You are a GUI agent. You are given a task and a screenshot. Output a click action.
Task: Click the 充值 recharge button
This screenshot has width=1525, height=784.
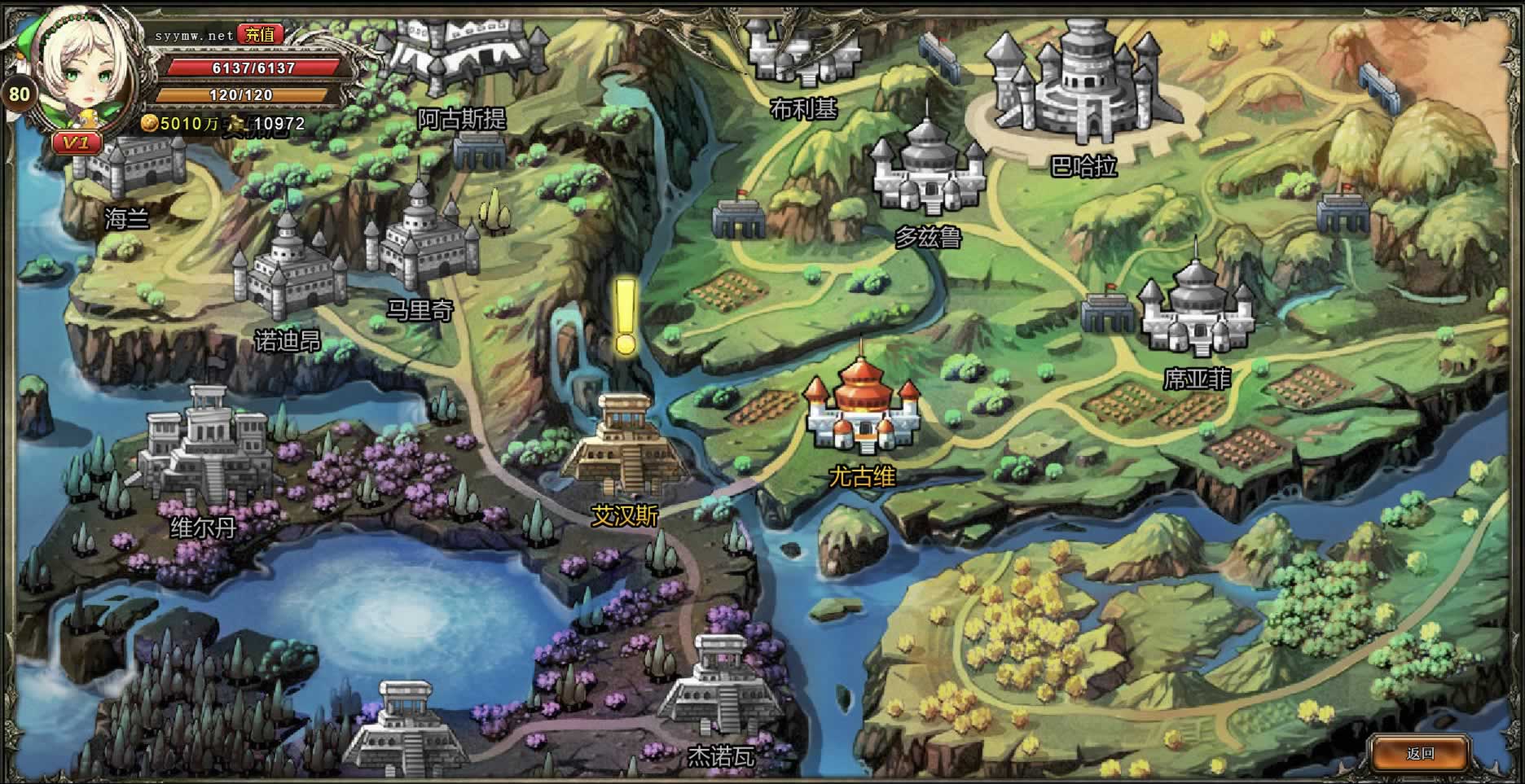(261, 34)
